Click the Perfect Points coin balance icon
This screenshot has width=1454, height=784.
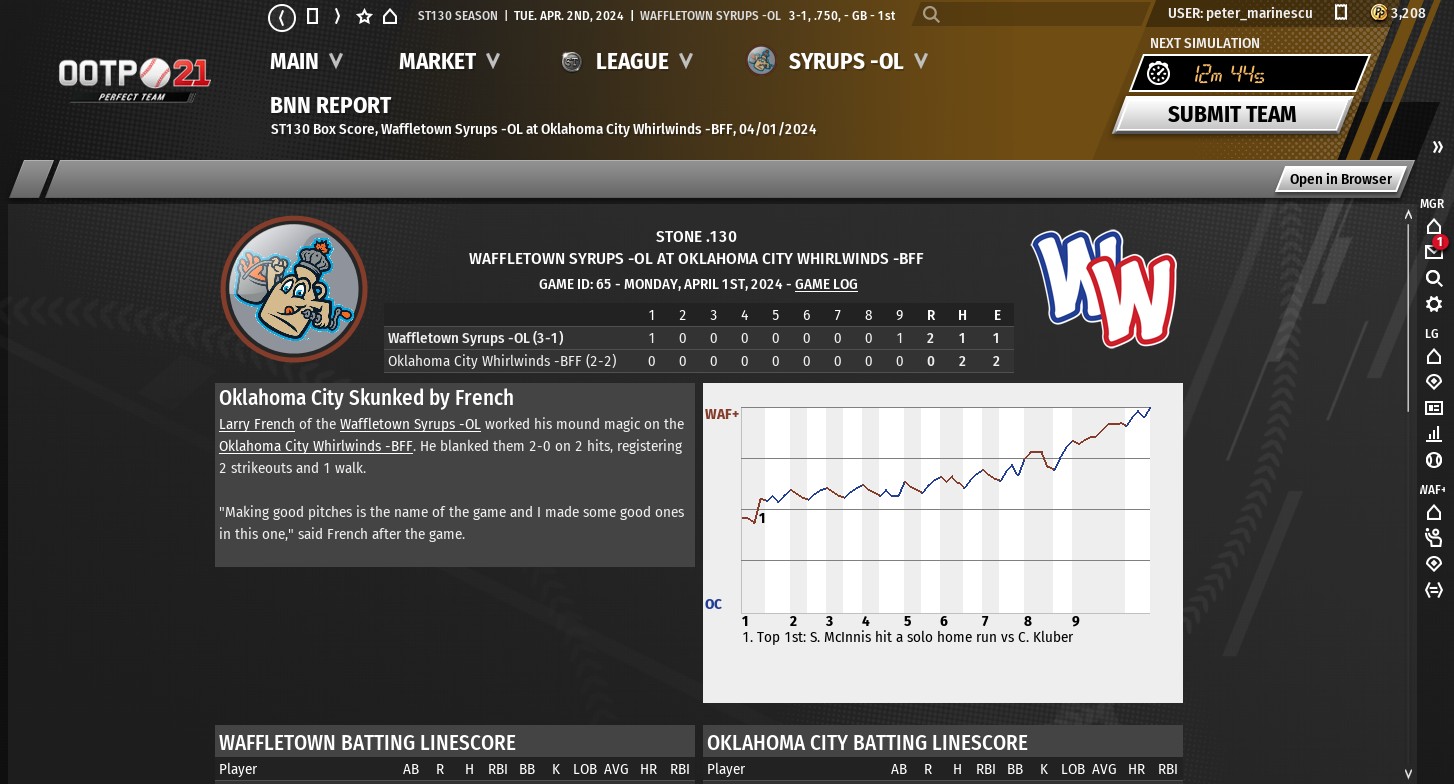tap(1379, 13)
